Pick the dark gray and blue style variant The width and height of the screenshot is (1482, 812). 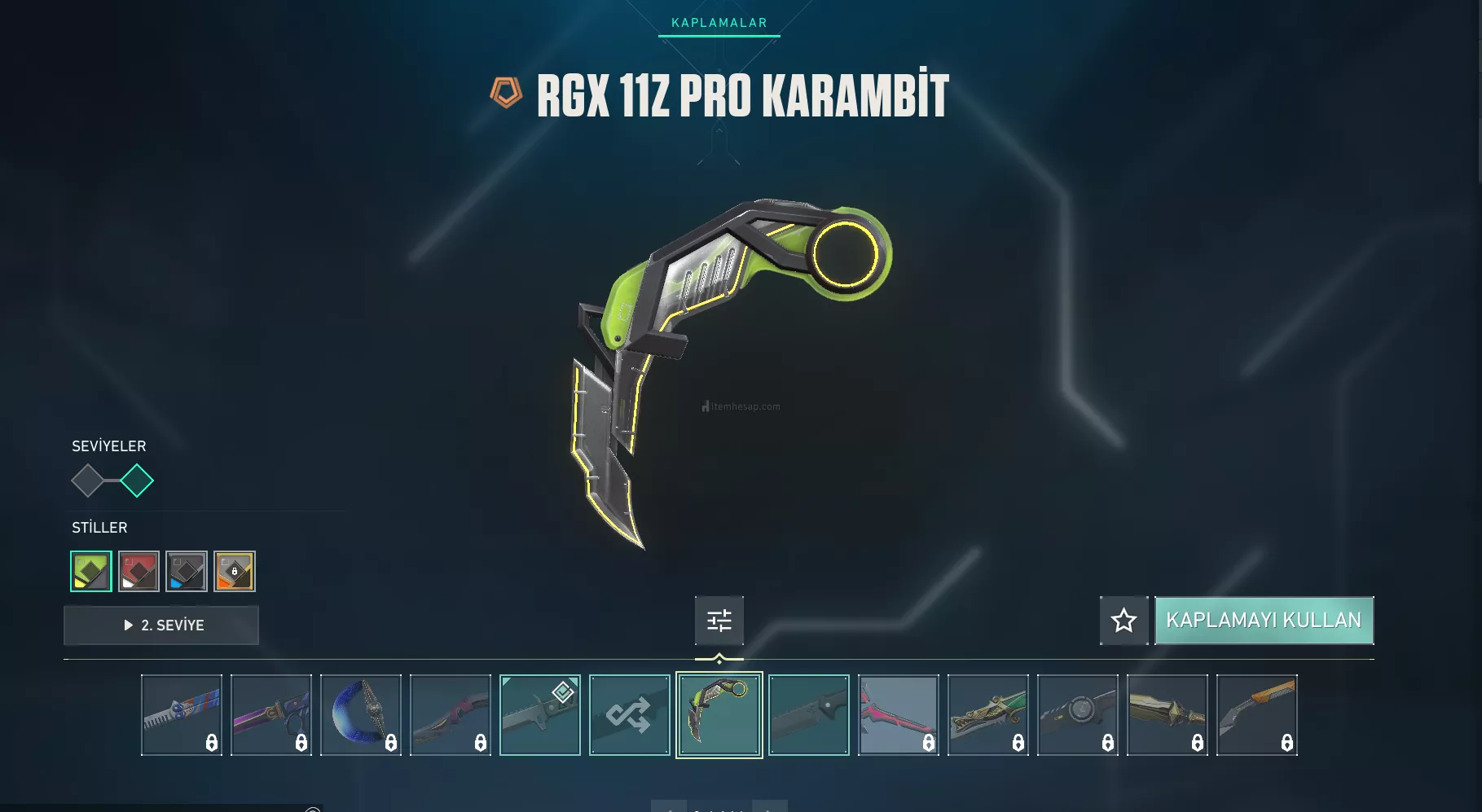187,571
